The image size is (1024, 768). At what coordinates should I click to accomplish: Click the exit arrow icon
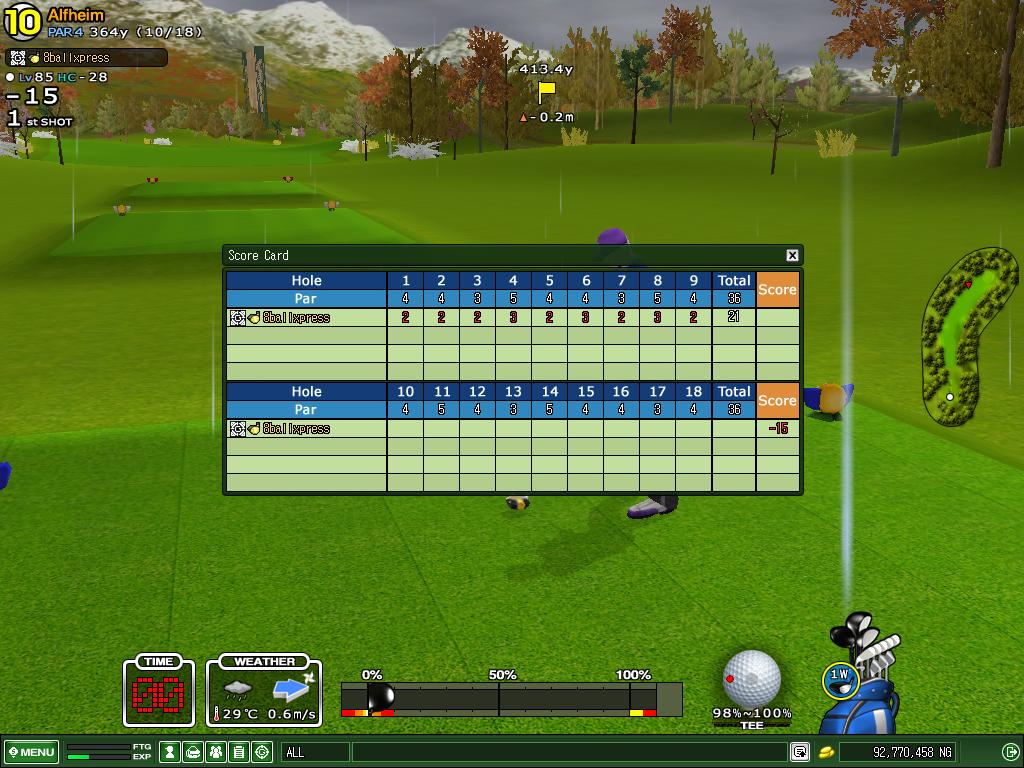1010,752
